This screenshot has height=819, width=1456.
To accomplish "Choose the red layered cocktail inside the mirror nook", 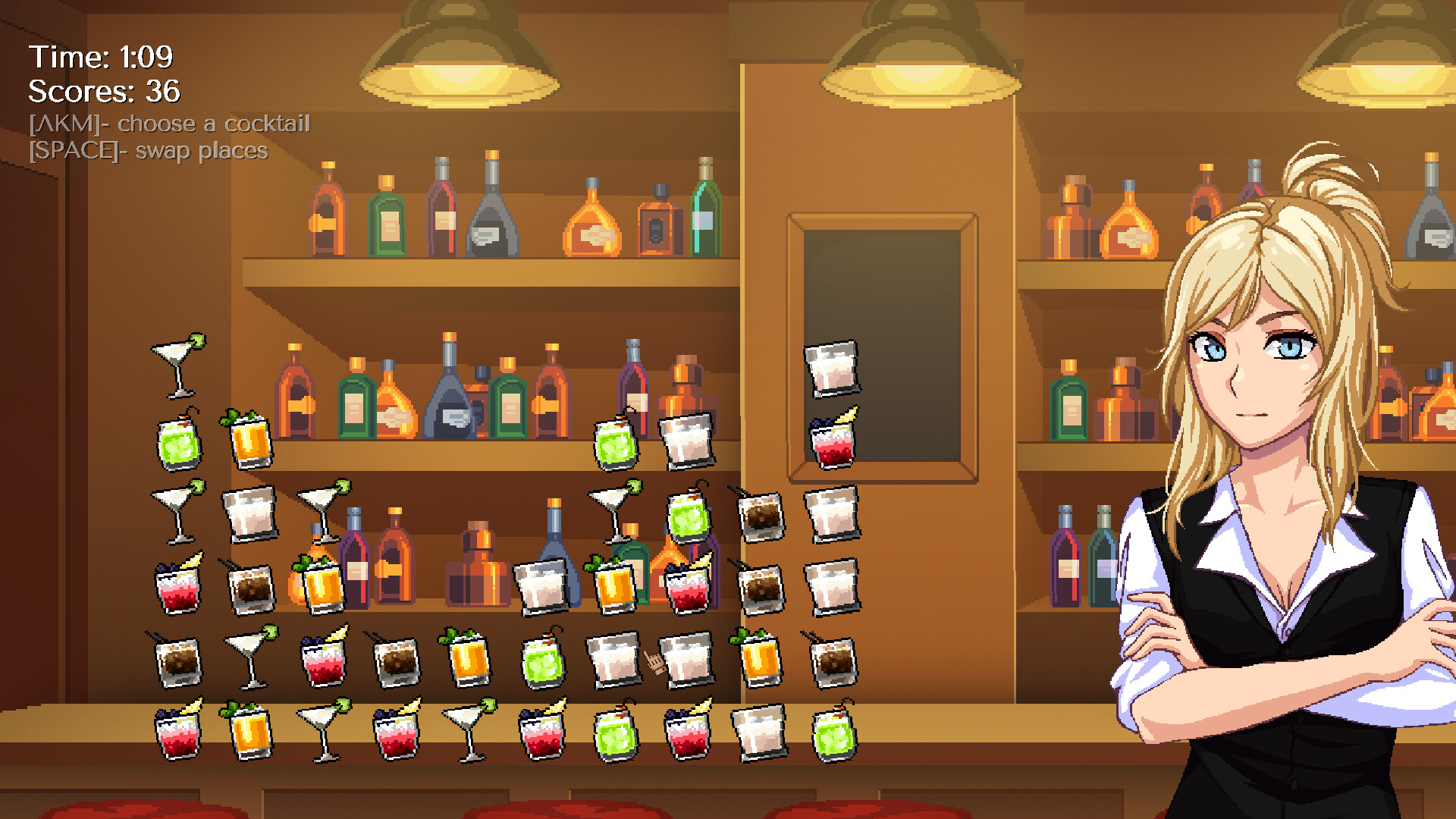I will [832, 438].
